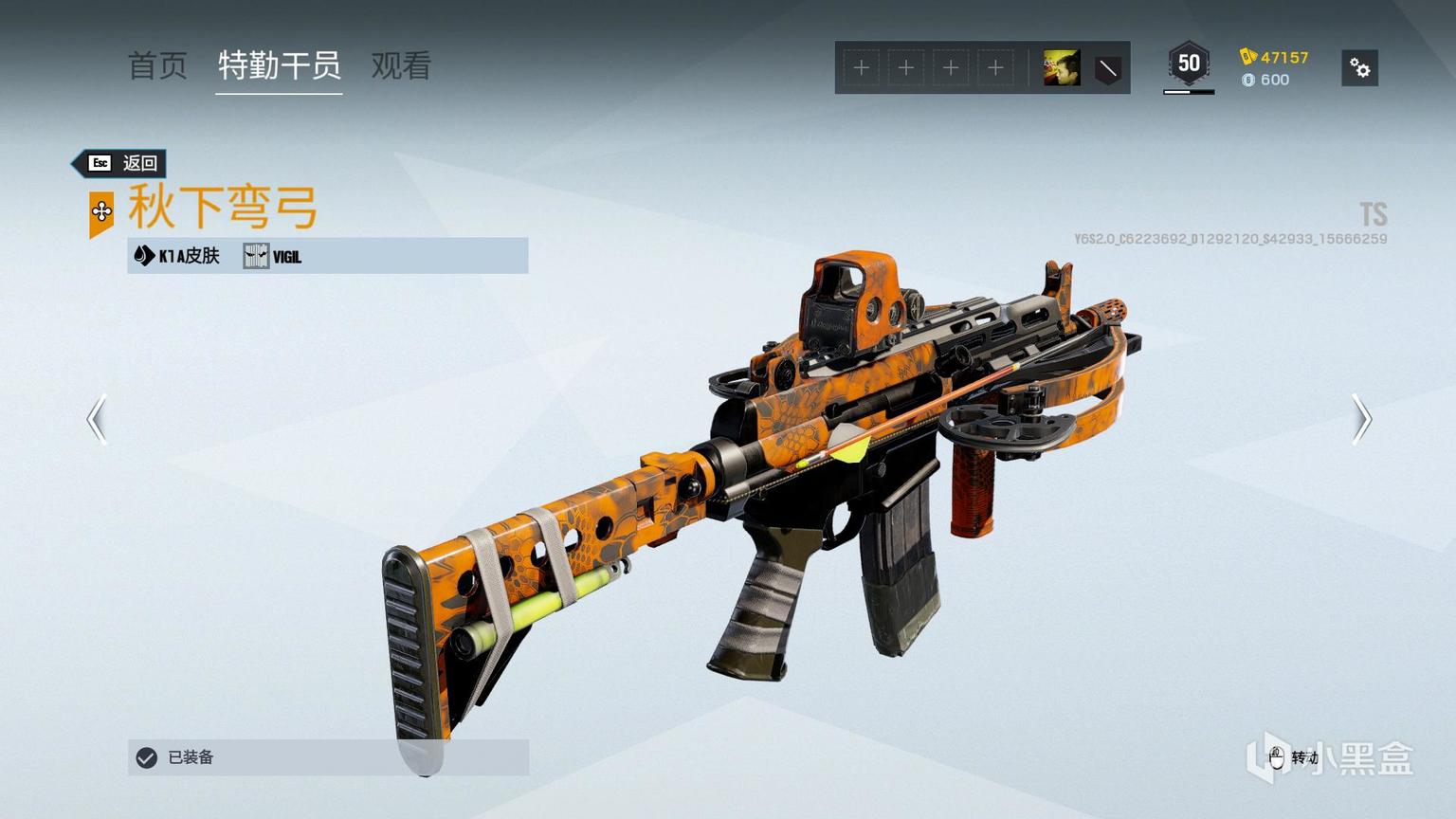Select the K1A皮肤 weapon tag
Image resolution: width=1456 pixels, height=819 pixels.
coord(178,256)
